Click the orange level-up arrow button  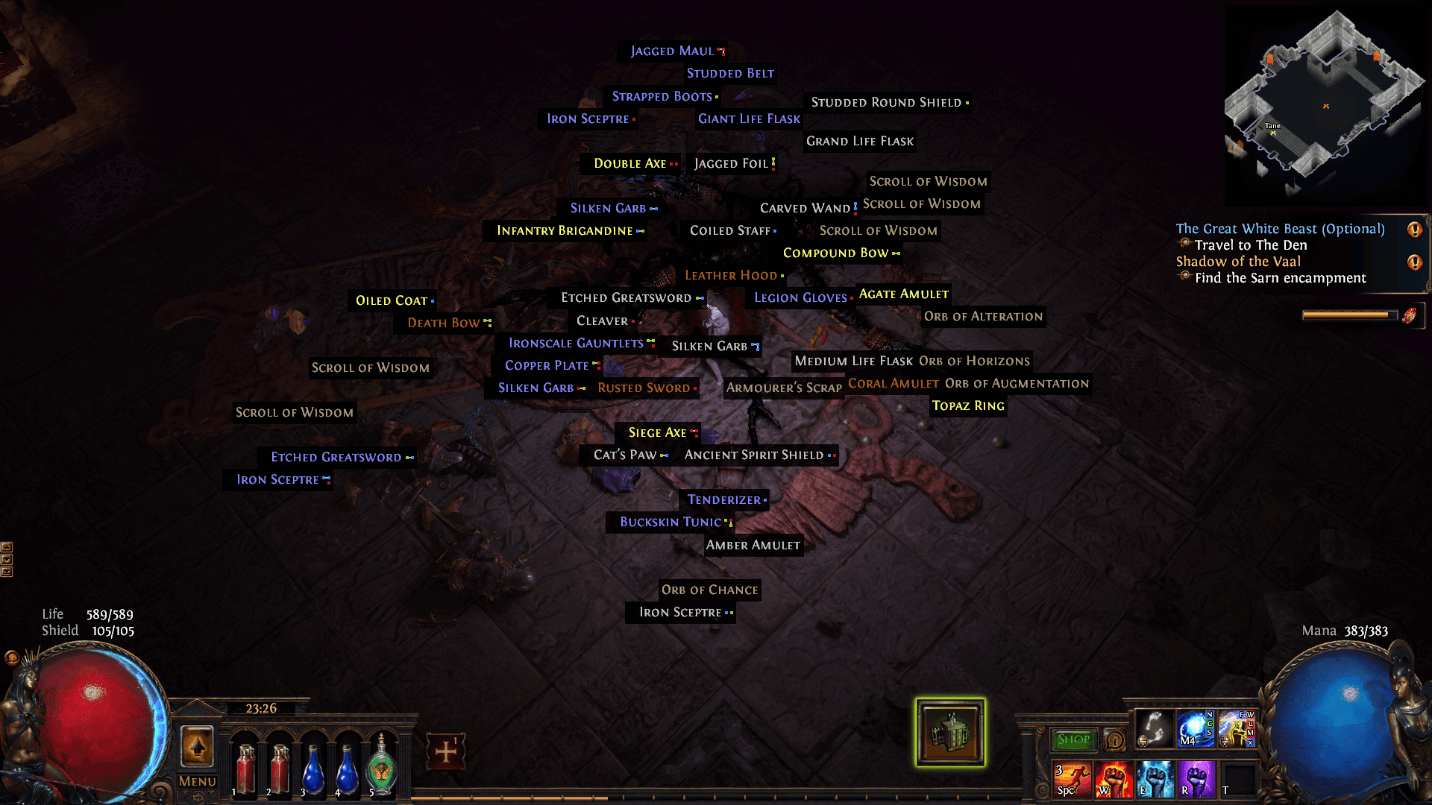[x=197, y=747]
